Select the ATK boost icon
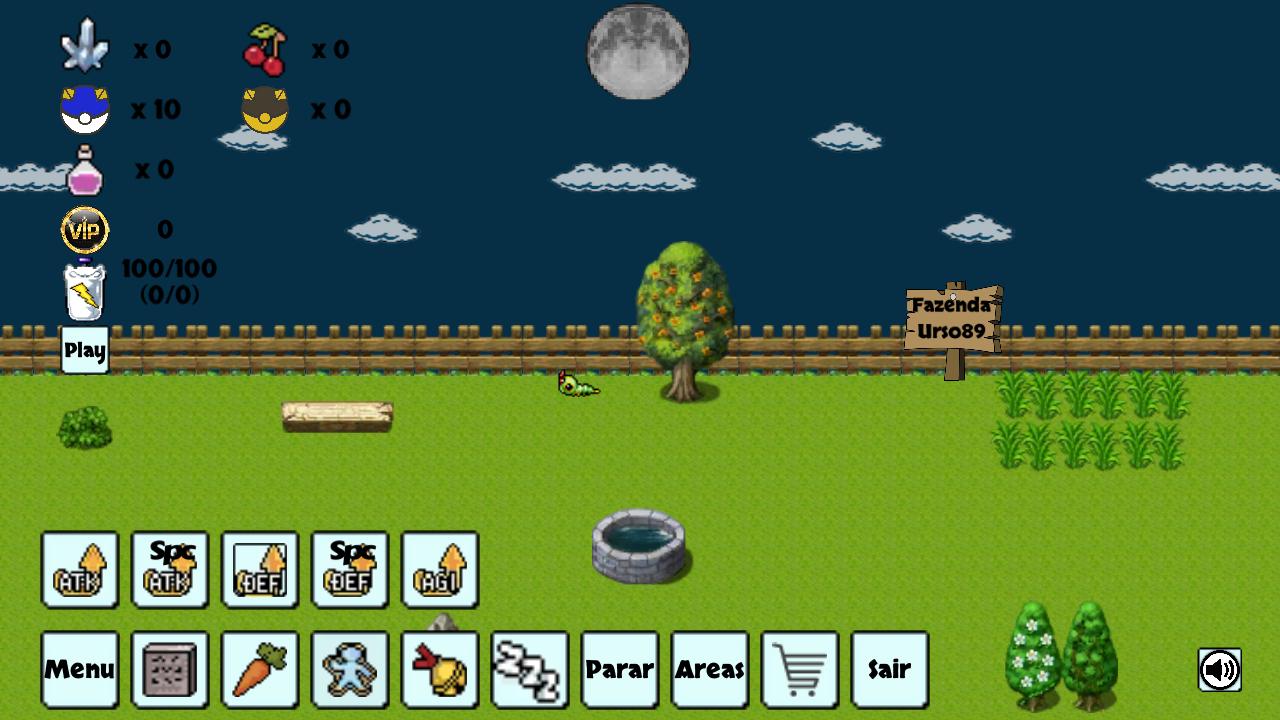Screen dimensions: 1280x720 coord(80,569)
